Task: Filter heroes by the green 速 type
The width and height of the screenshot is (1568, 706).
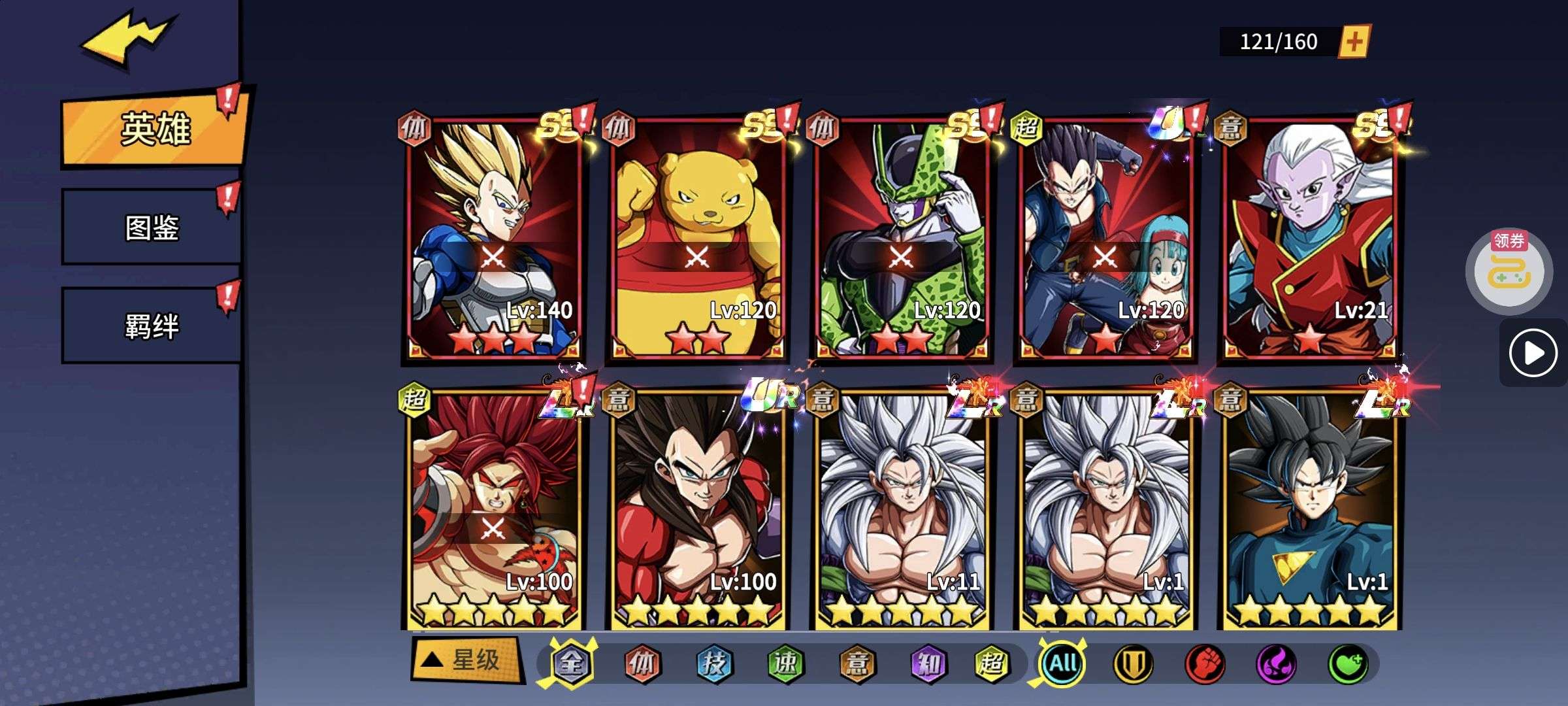Action: pos(785,664)
